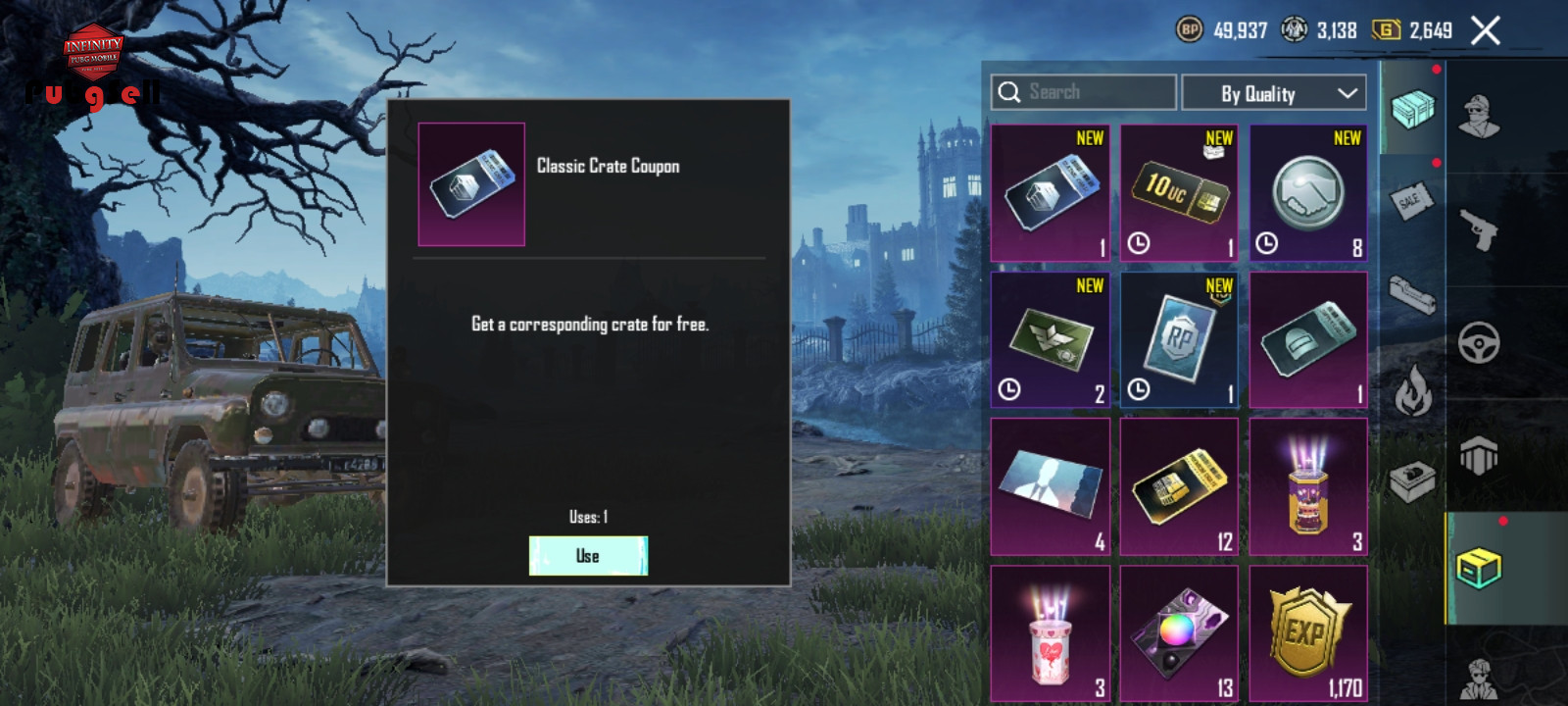Select the pink heart canister item

coord(1050,633)
